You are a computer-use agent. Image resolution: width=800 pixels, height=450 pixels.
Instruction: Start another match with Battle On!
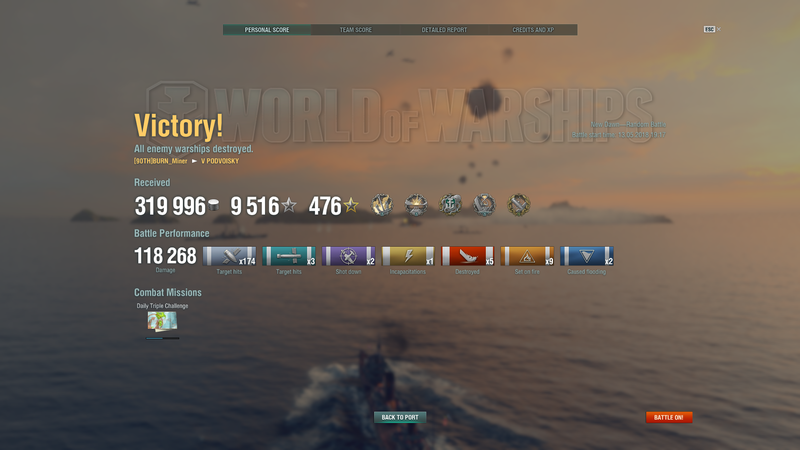click(669, 417)
